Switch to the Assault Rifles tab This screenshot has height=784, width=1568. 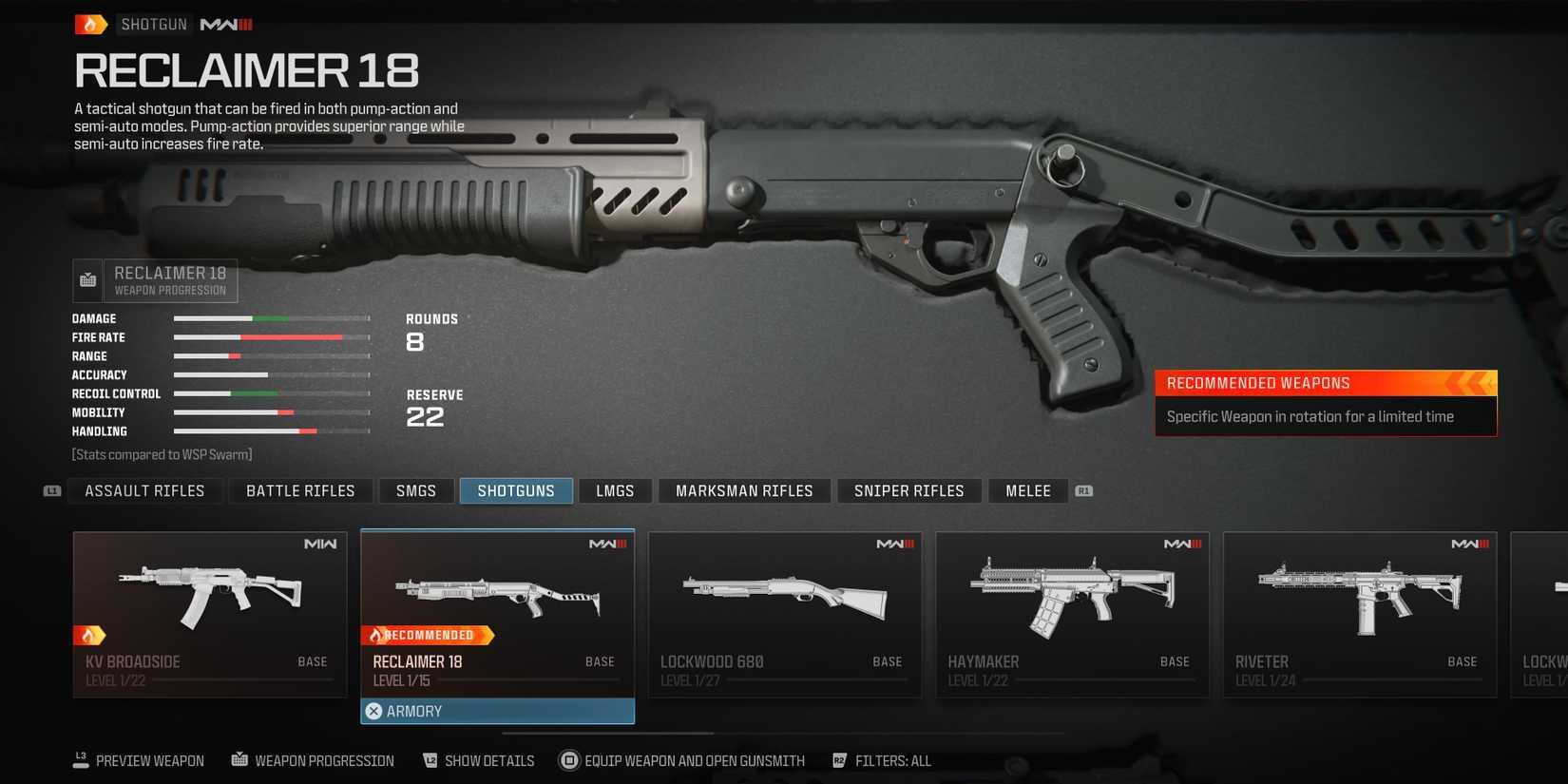(x=144, y=491)
